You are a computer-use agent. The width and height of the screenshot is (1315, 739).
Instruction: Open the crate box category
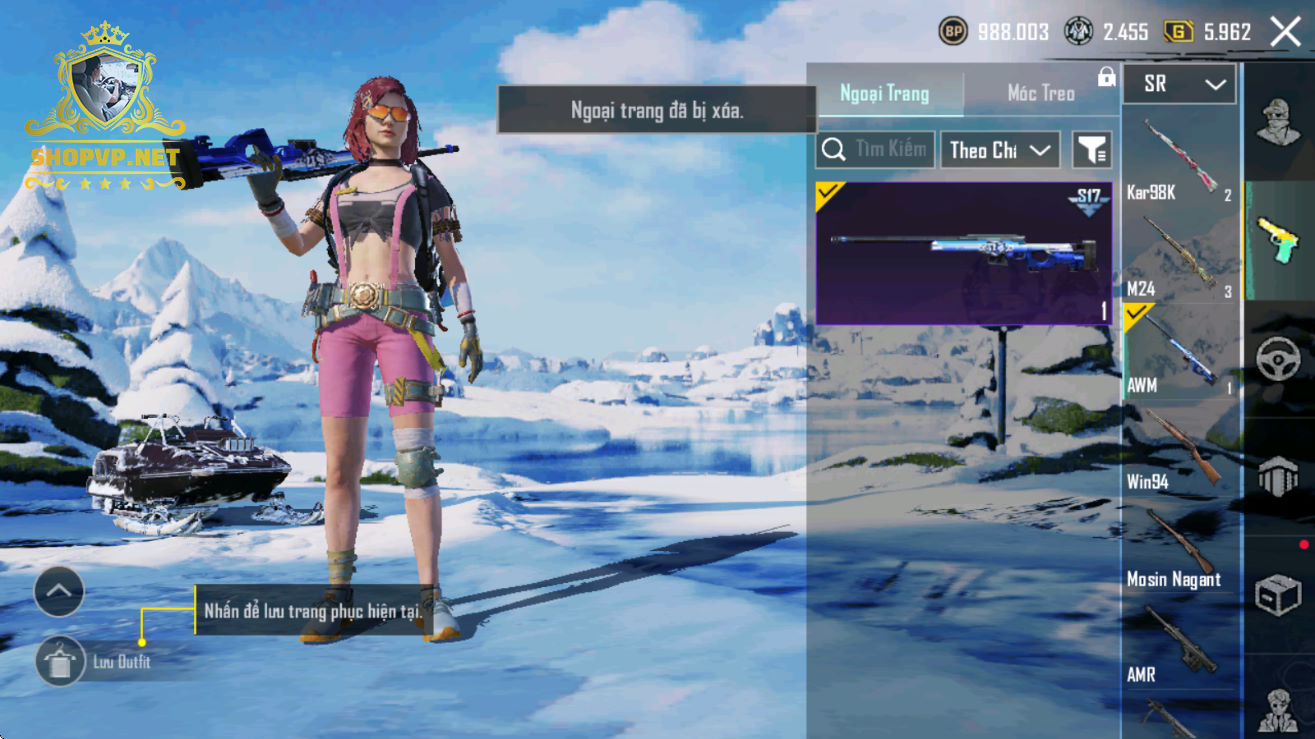(1279, 595)
